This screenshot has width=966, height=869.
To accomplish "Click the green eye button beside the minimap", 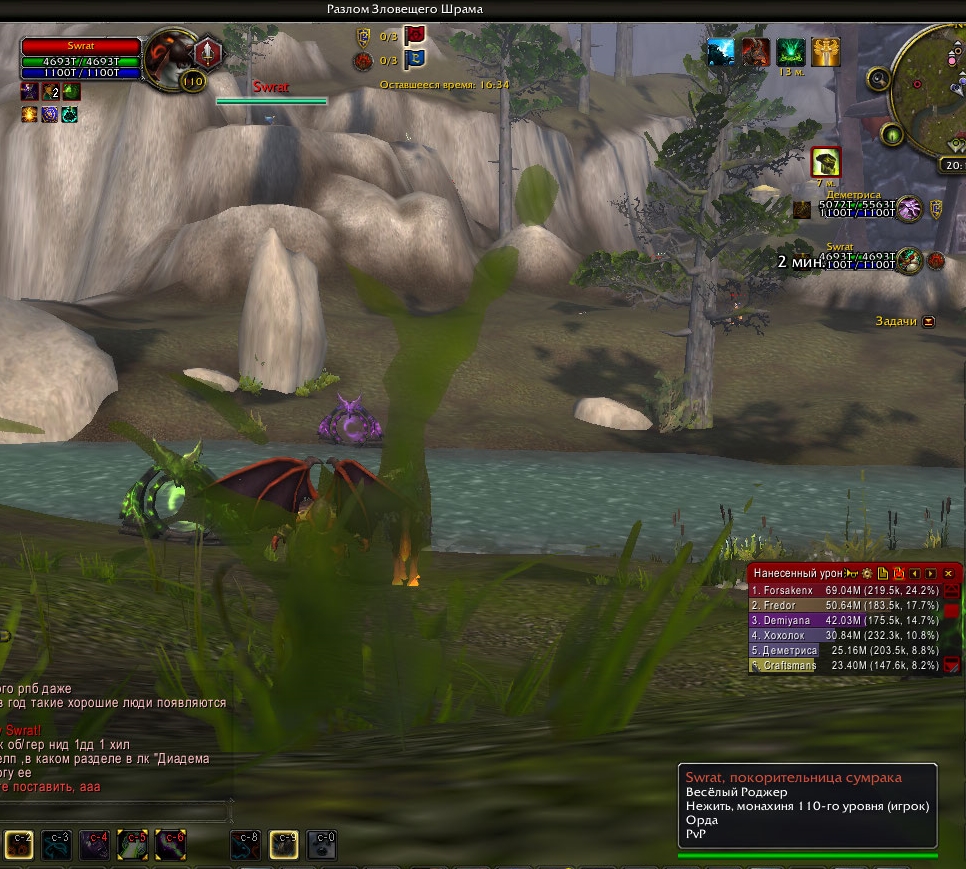I will pos(890,134).
